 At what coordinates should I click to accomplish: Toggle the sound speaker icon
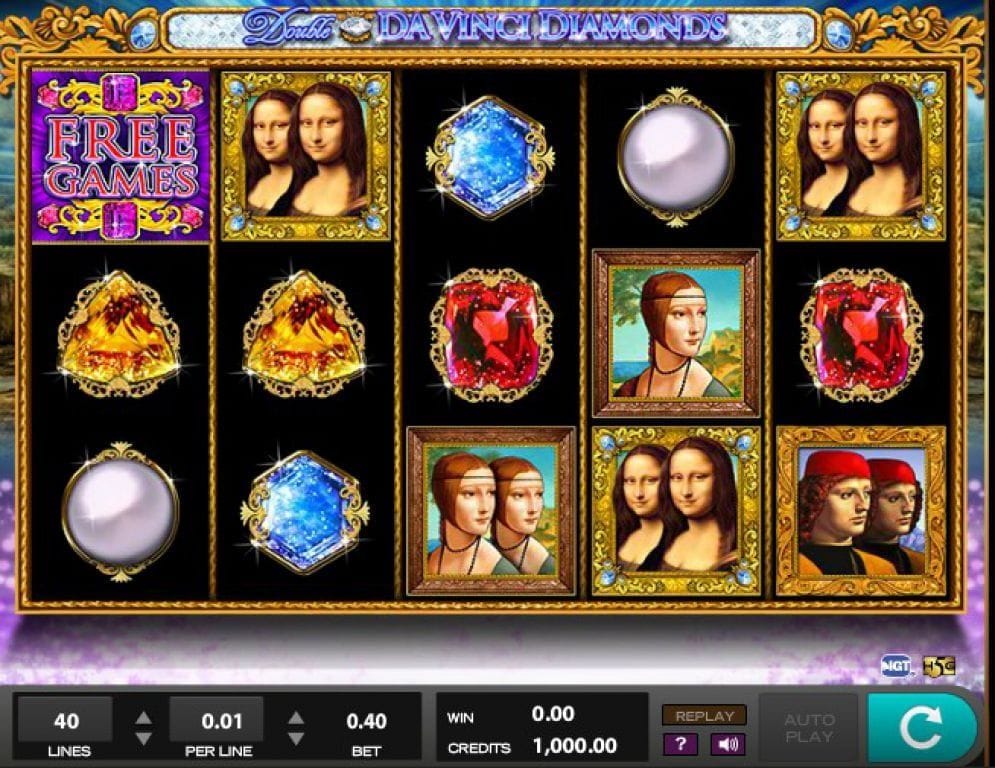coord(727,744)
